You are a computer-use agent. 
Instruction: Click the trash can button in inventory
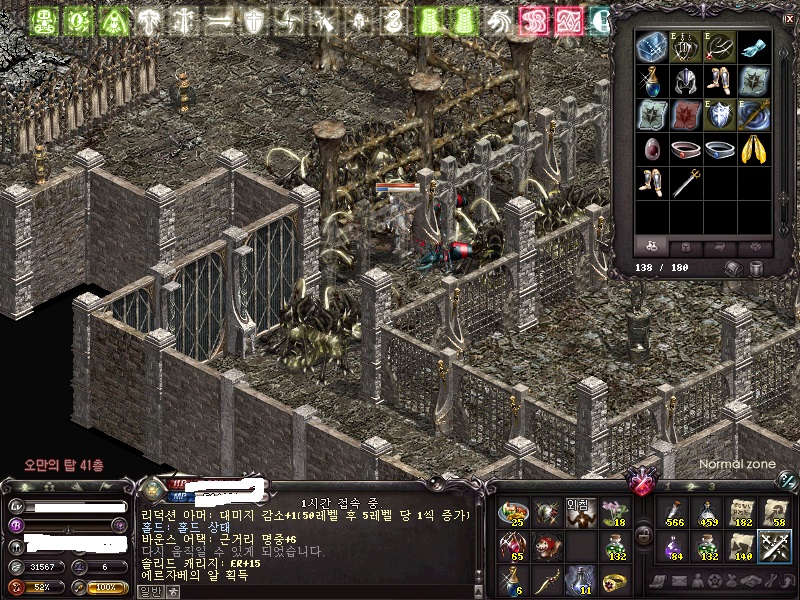tap(755, 269)
